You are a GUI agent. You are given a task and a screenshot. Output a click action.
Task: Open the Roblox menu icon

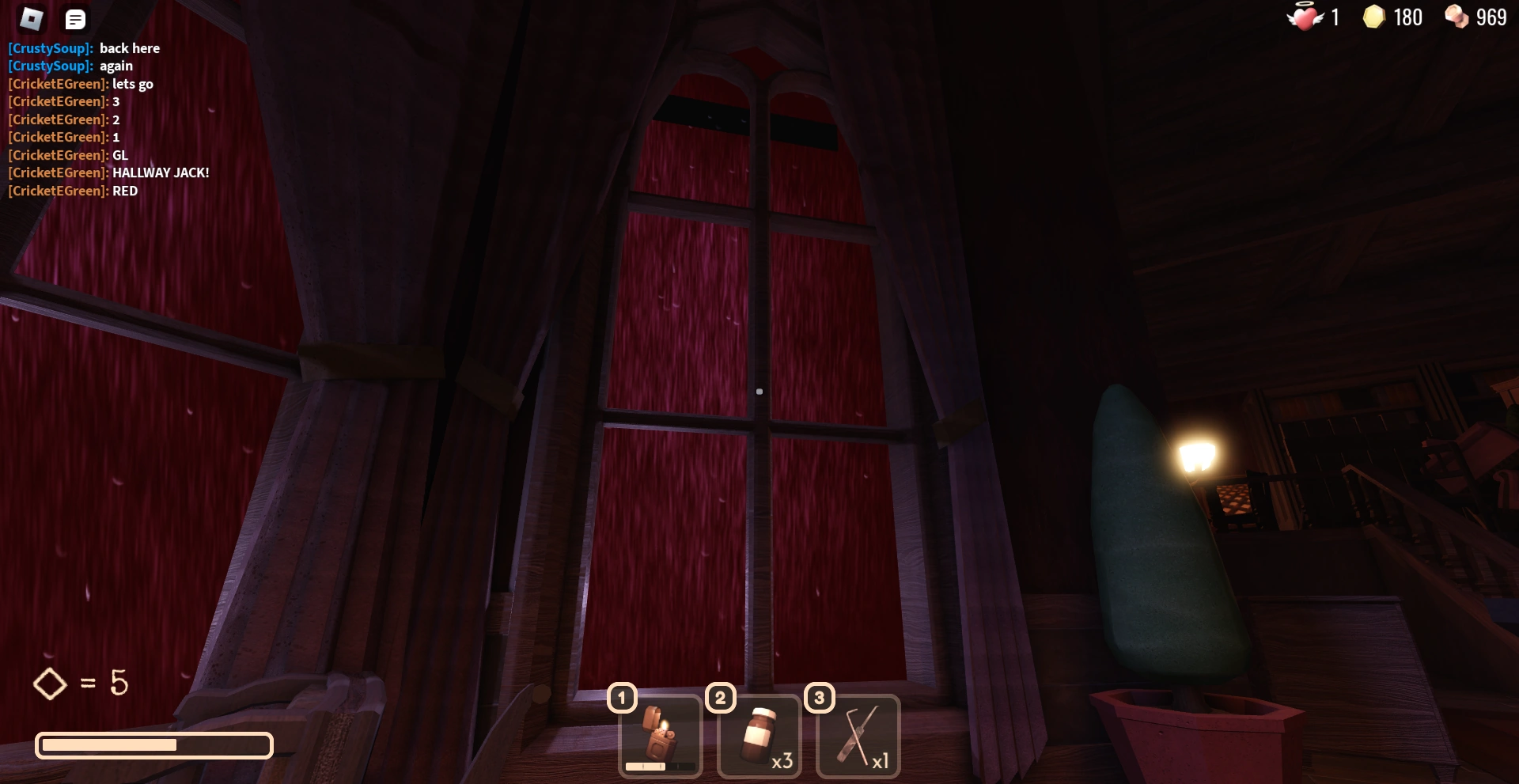pyautogui.click(x=30, y=18)
